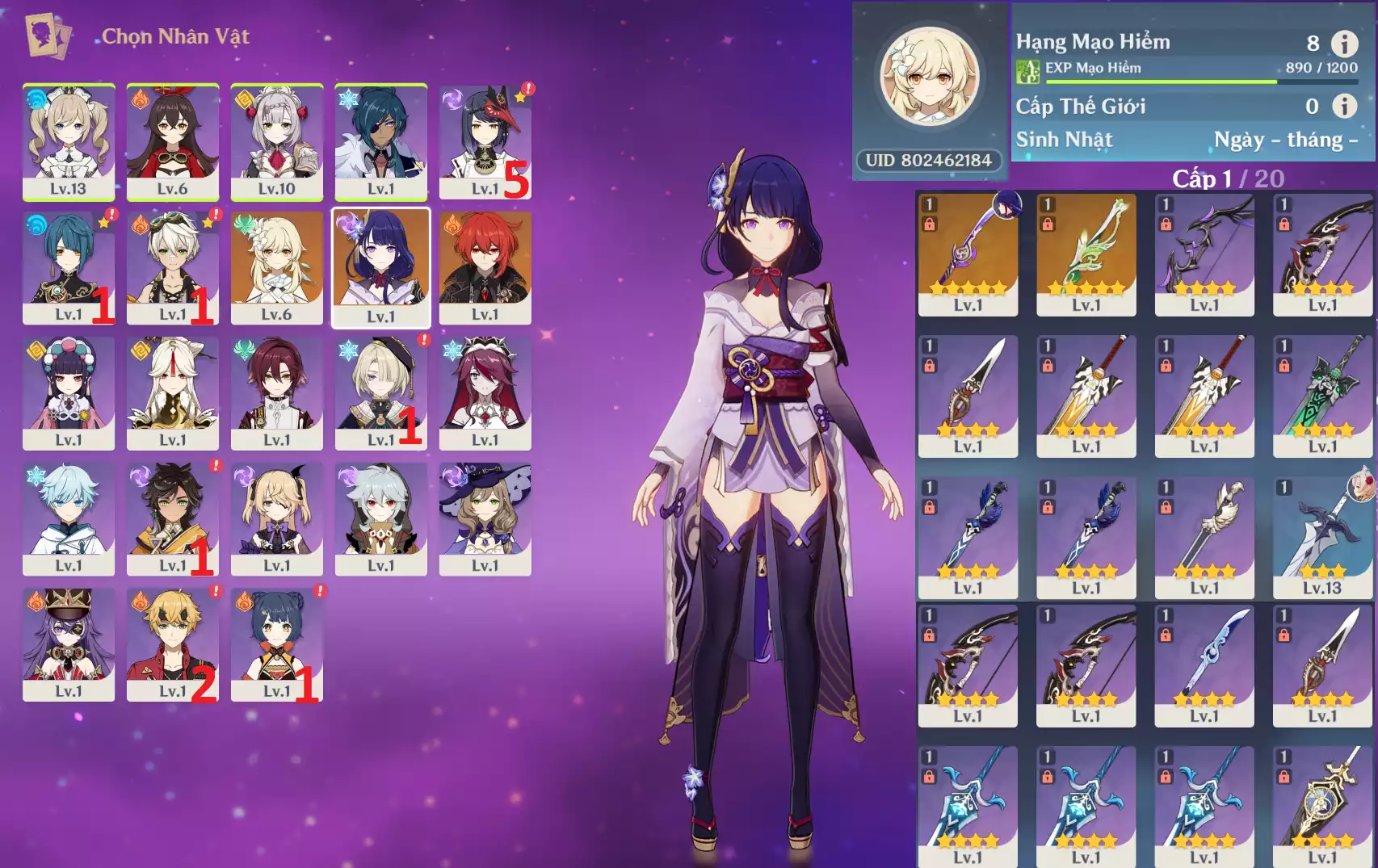Viewport: 1378px width, 868px height.
Task: Choose the five-star green bow weapon
Action: point(1086,254)
